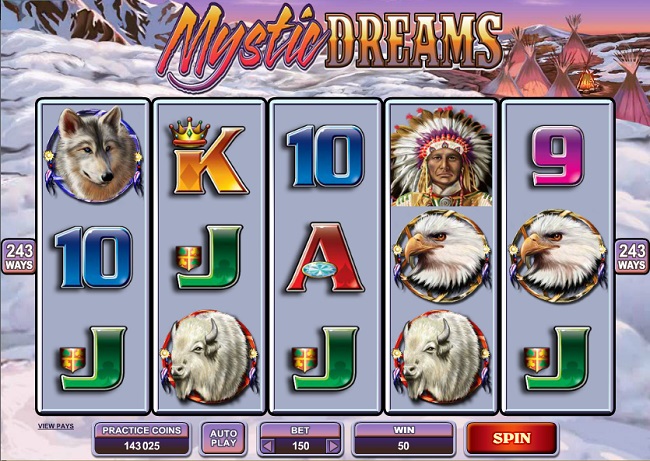Spin the reels with the red SPIN button

pos(510,438)
